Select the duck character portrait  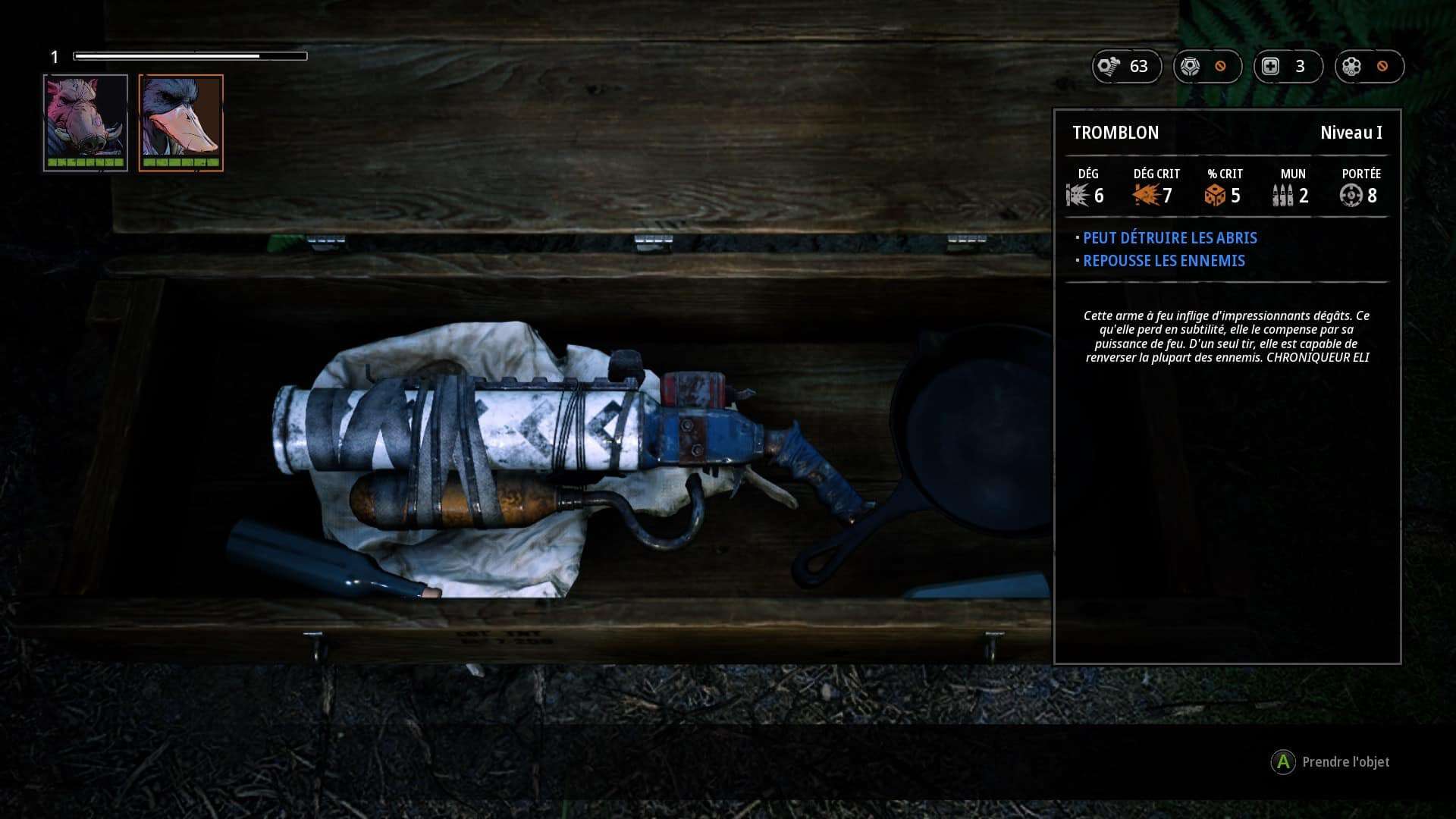(x=181, y=122)
